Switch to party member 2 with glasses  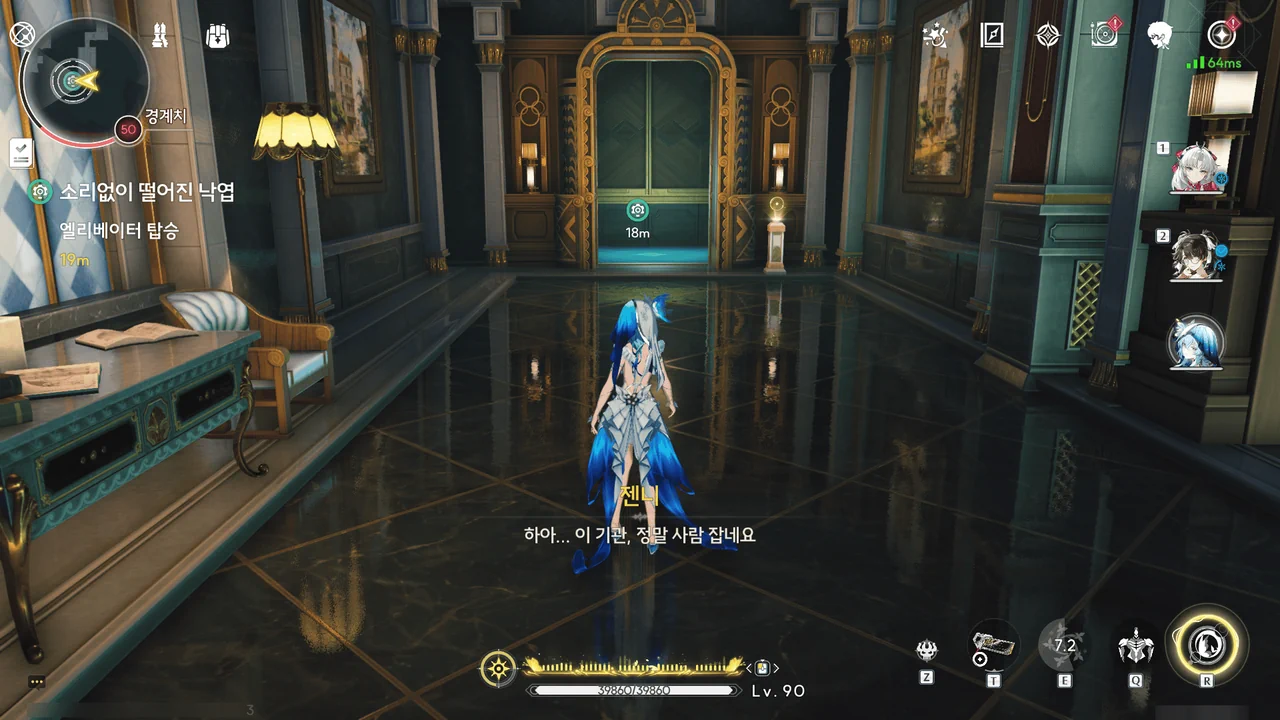click(x=1197, y=257)
